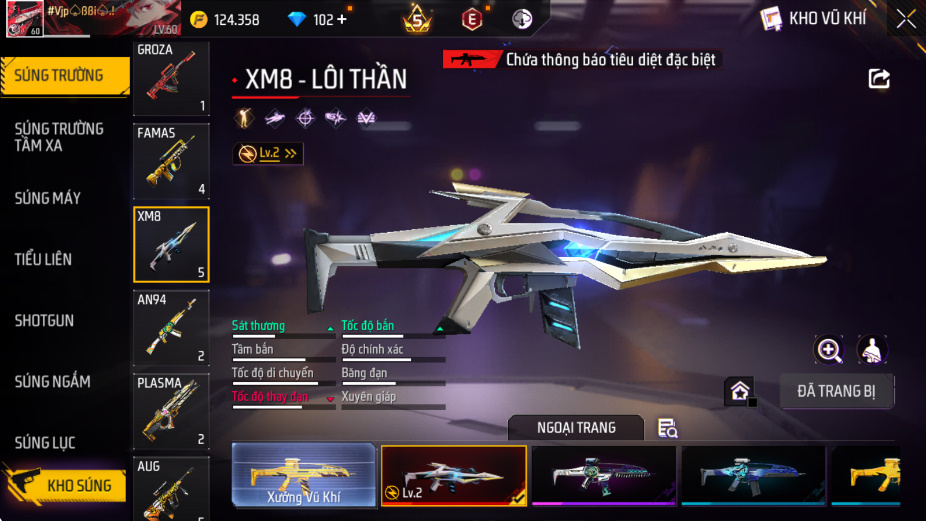Open the Súng Ngắm category
Viewport: 926px width, 521px height.
pyautogui.click(x=52, y=382)
